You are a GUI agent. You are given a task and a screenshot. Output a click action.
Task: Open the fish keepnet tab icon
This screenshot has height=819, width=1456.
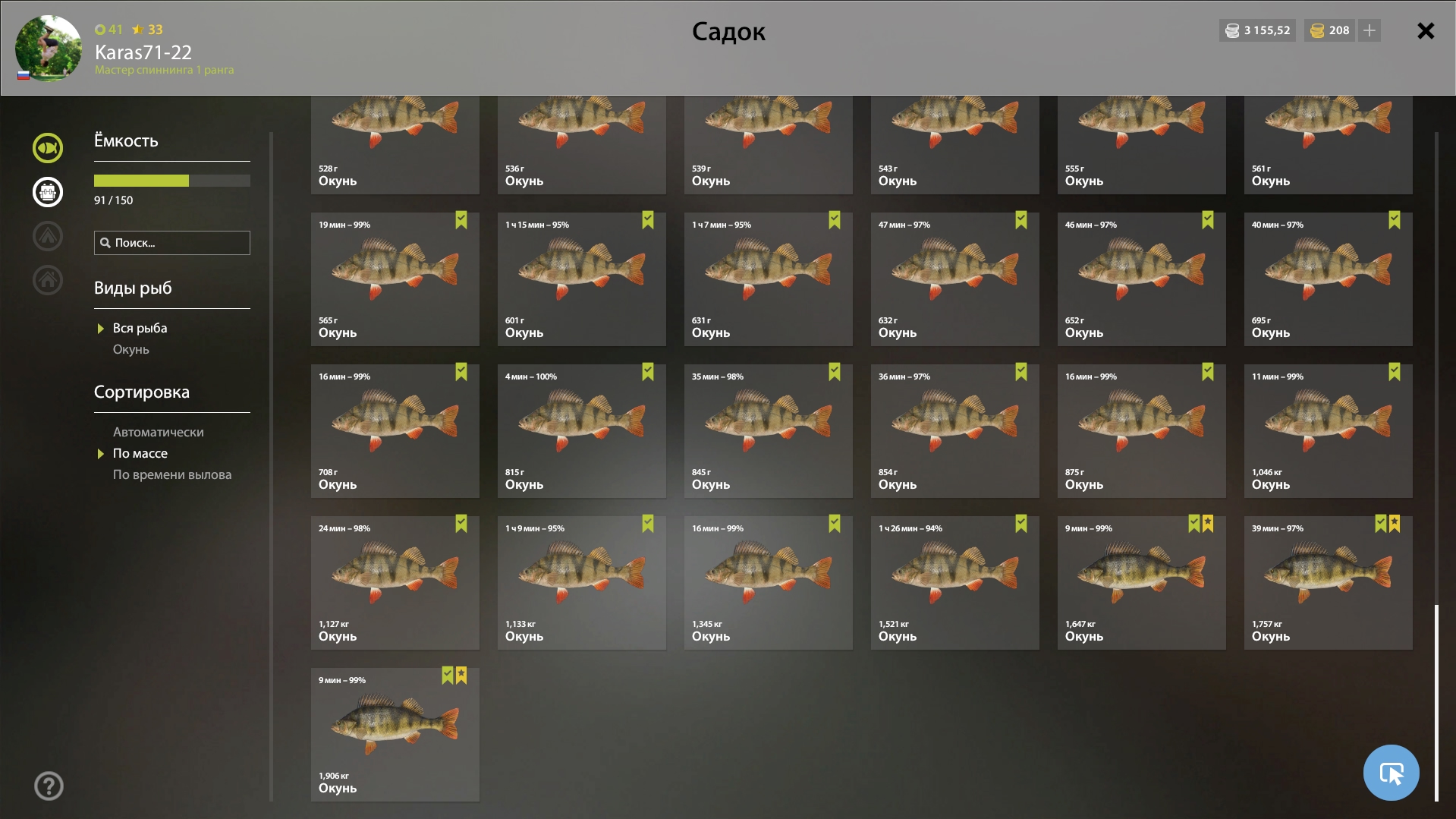48,148
